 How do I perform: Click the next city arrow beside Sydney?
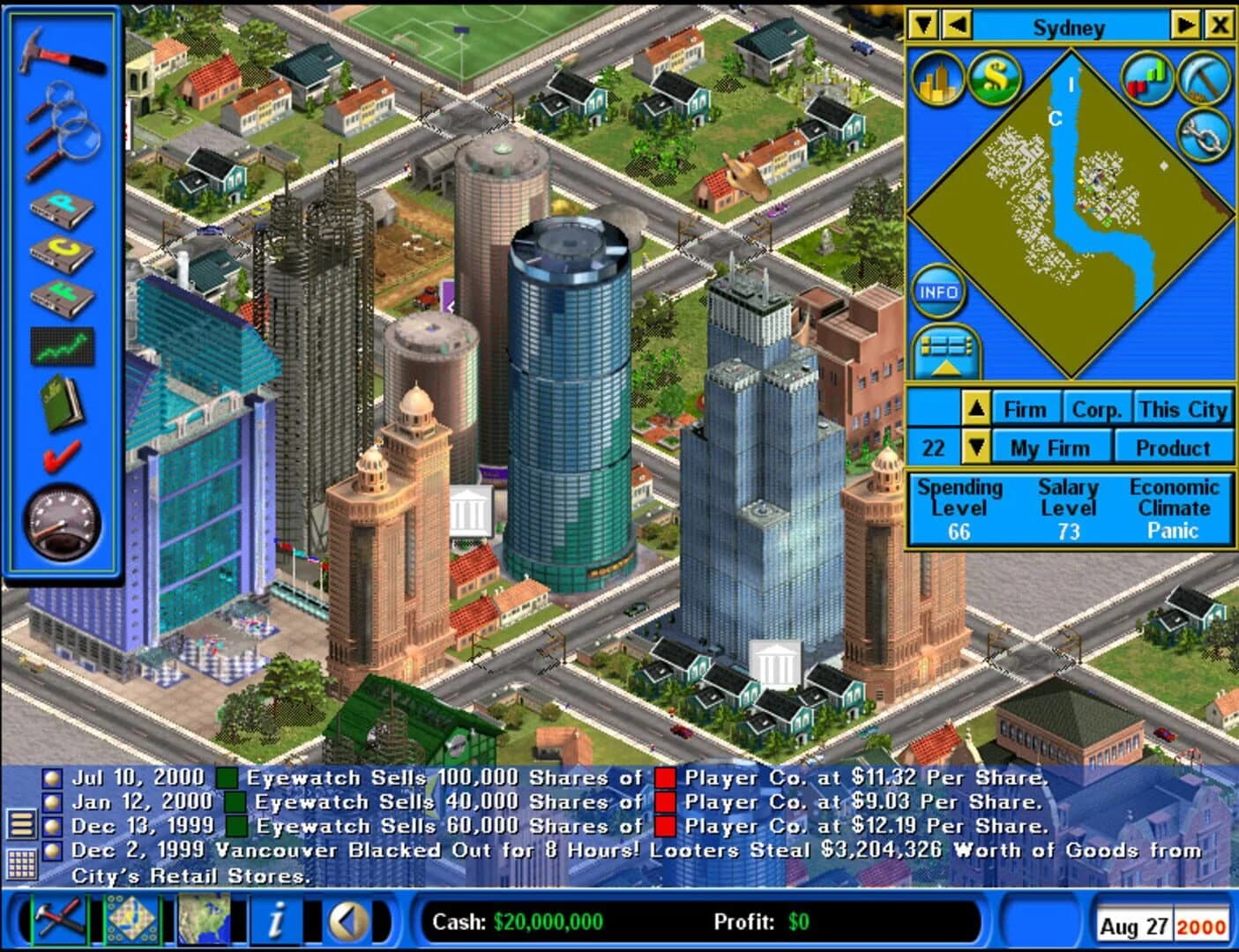pos(1186,26)
